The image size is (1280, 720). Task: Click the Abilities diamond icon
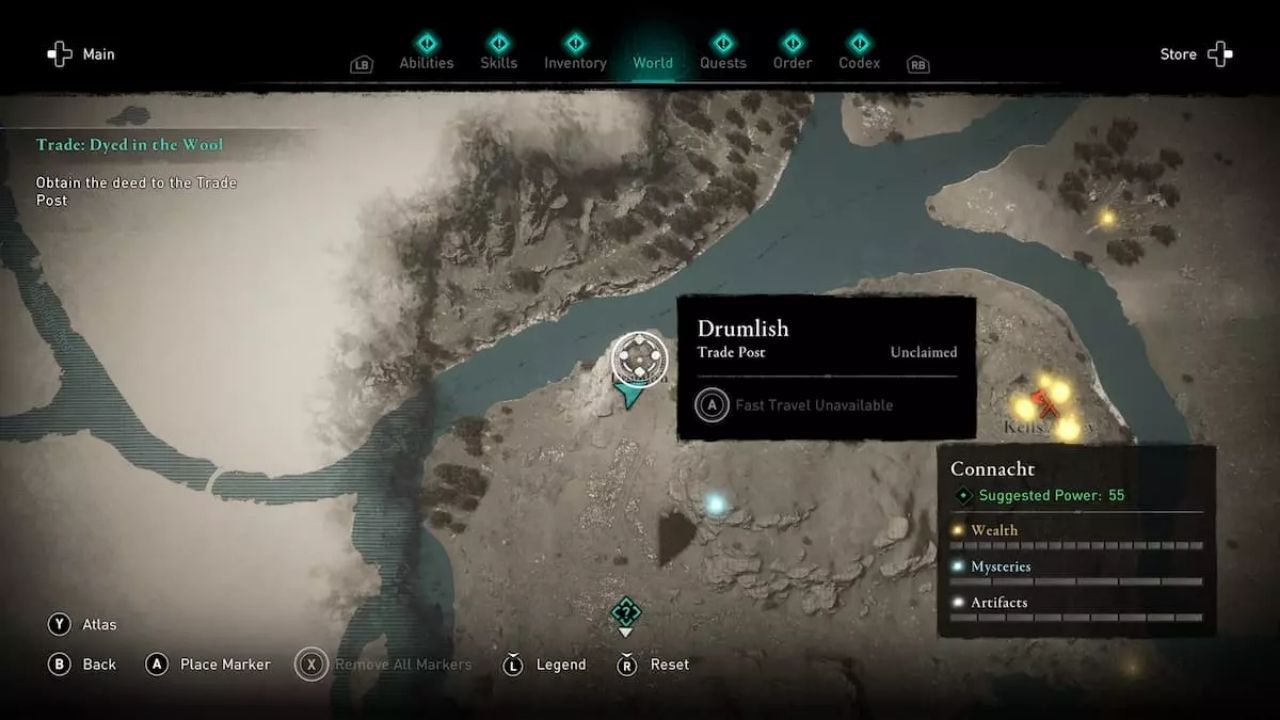point(425,43)
